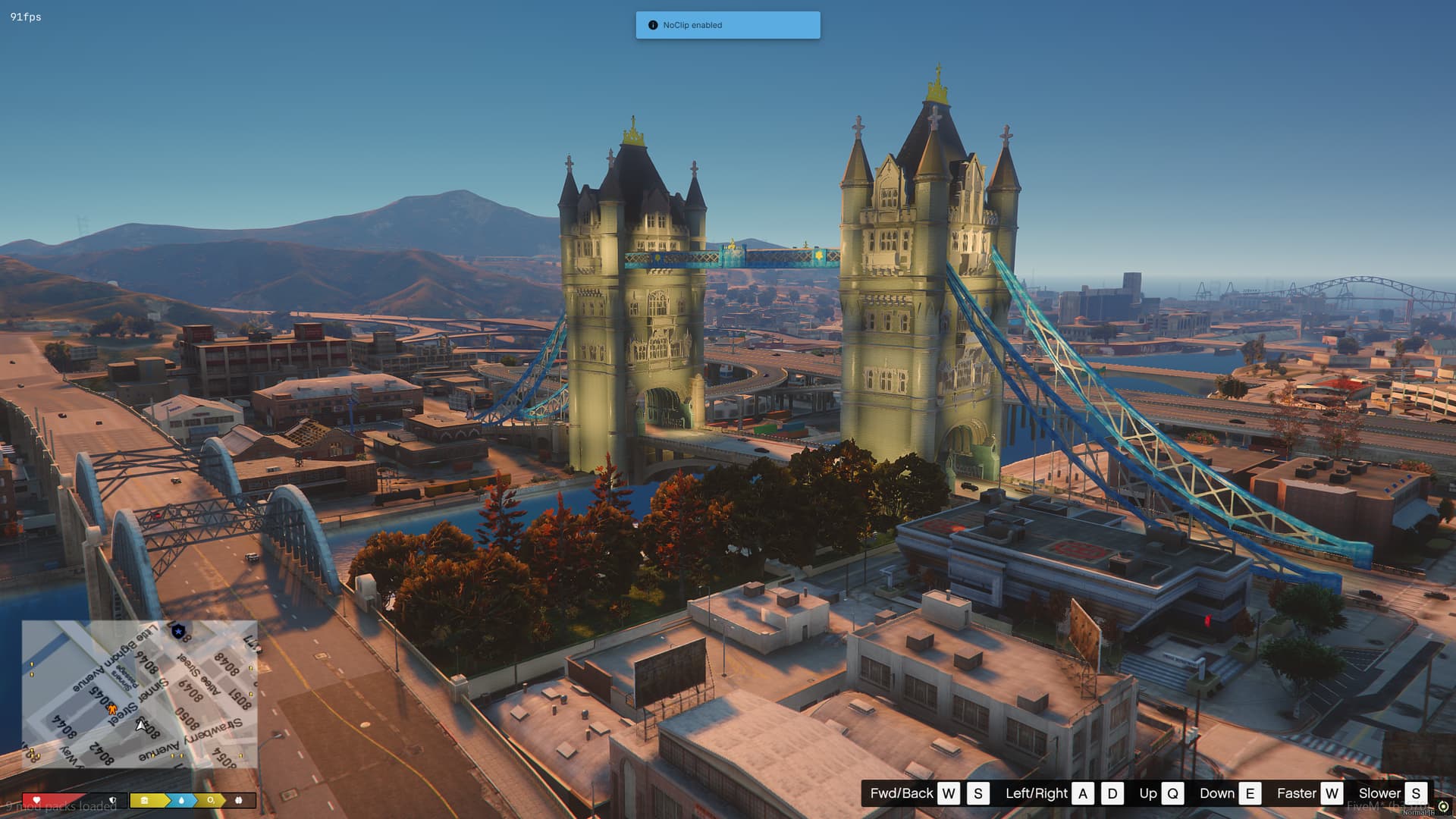Click the armor shield icon

(x=113, y=800)
